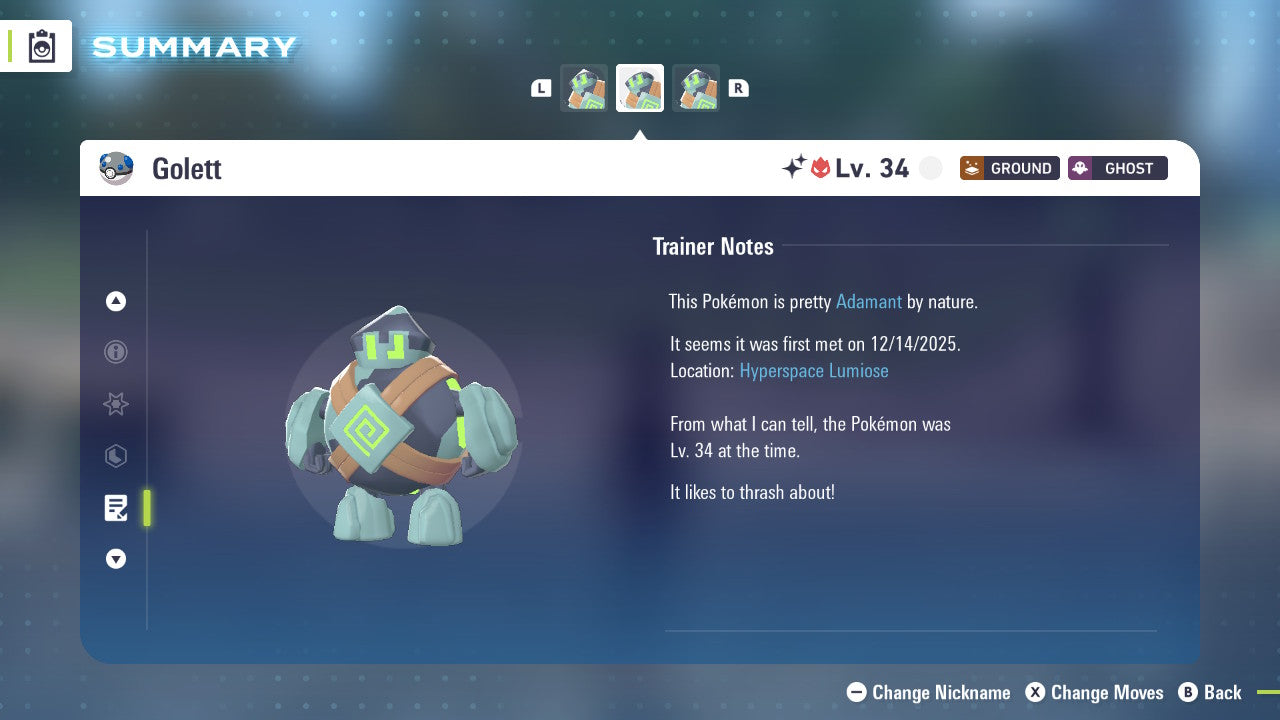Click the Poké Ball icon beside Golett's name
The width and height of the screenshot is (1280, 720).
click(x=117, y=168)
